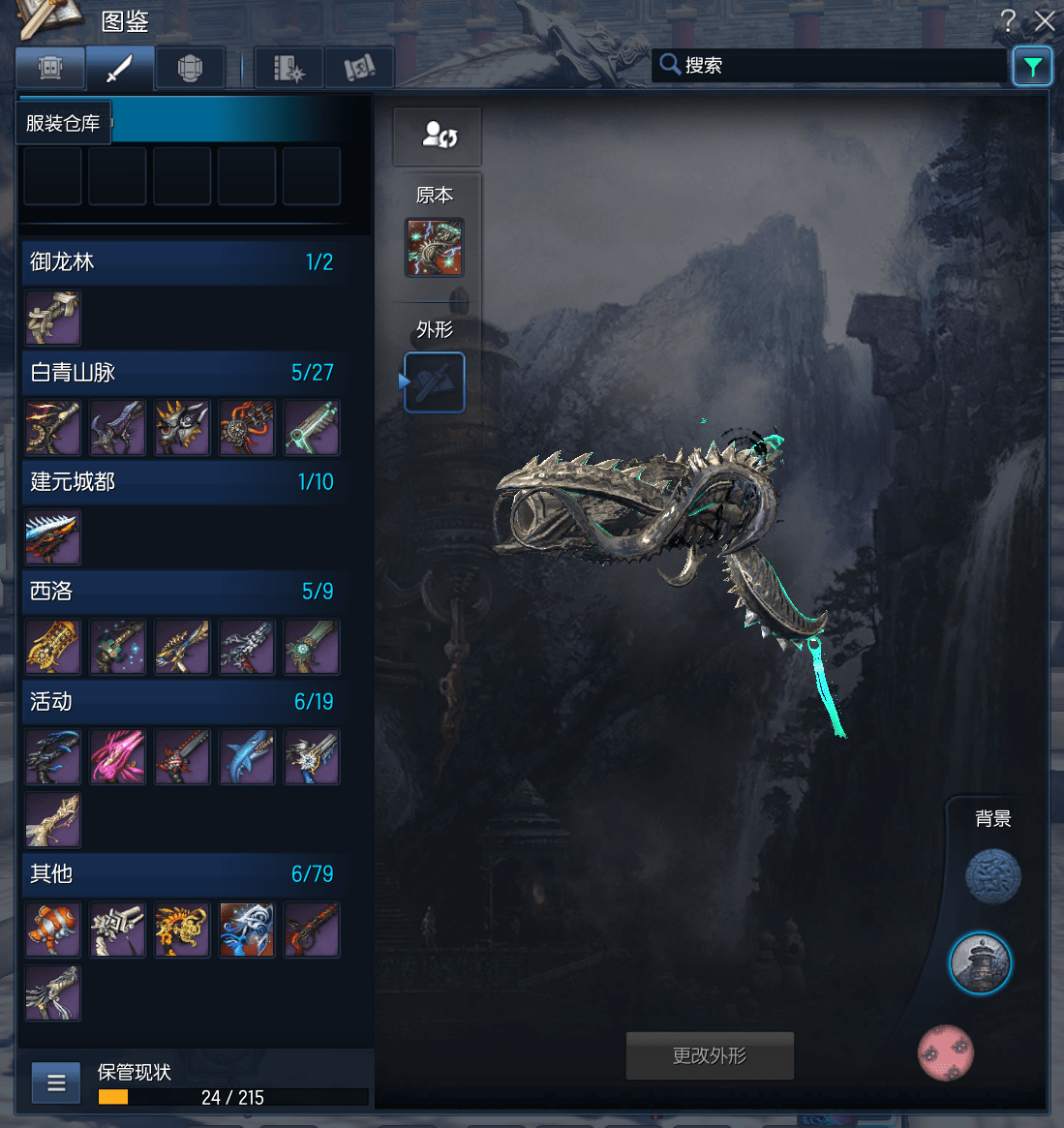Select the 御龙林 weapon icon

[53, 318]
